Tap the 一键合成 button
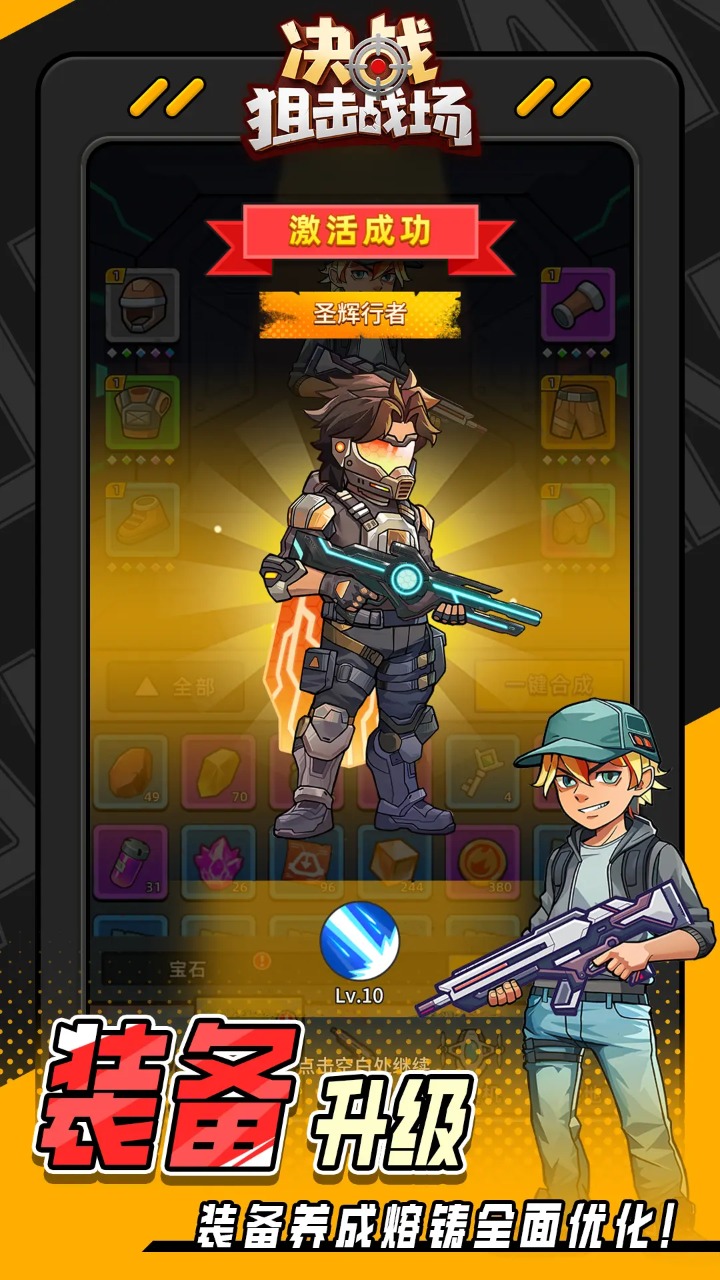Viewport: 720px width, 1280px height. coord(548,687)
